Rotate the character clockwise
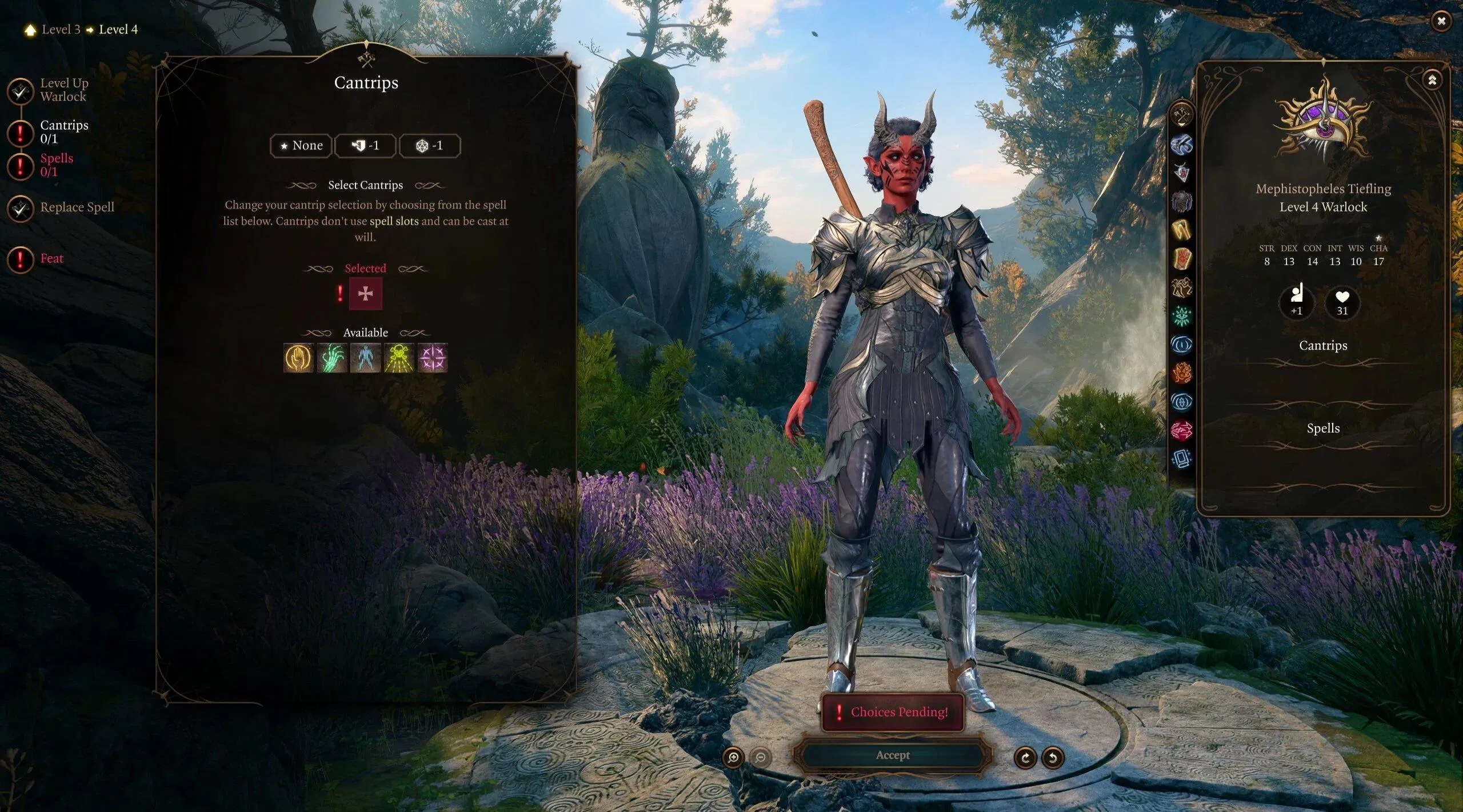1463x812 pixels. coord(1025,758)
